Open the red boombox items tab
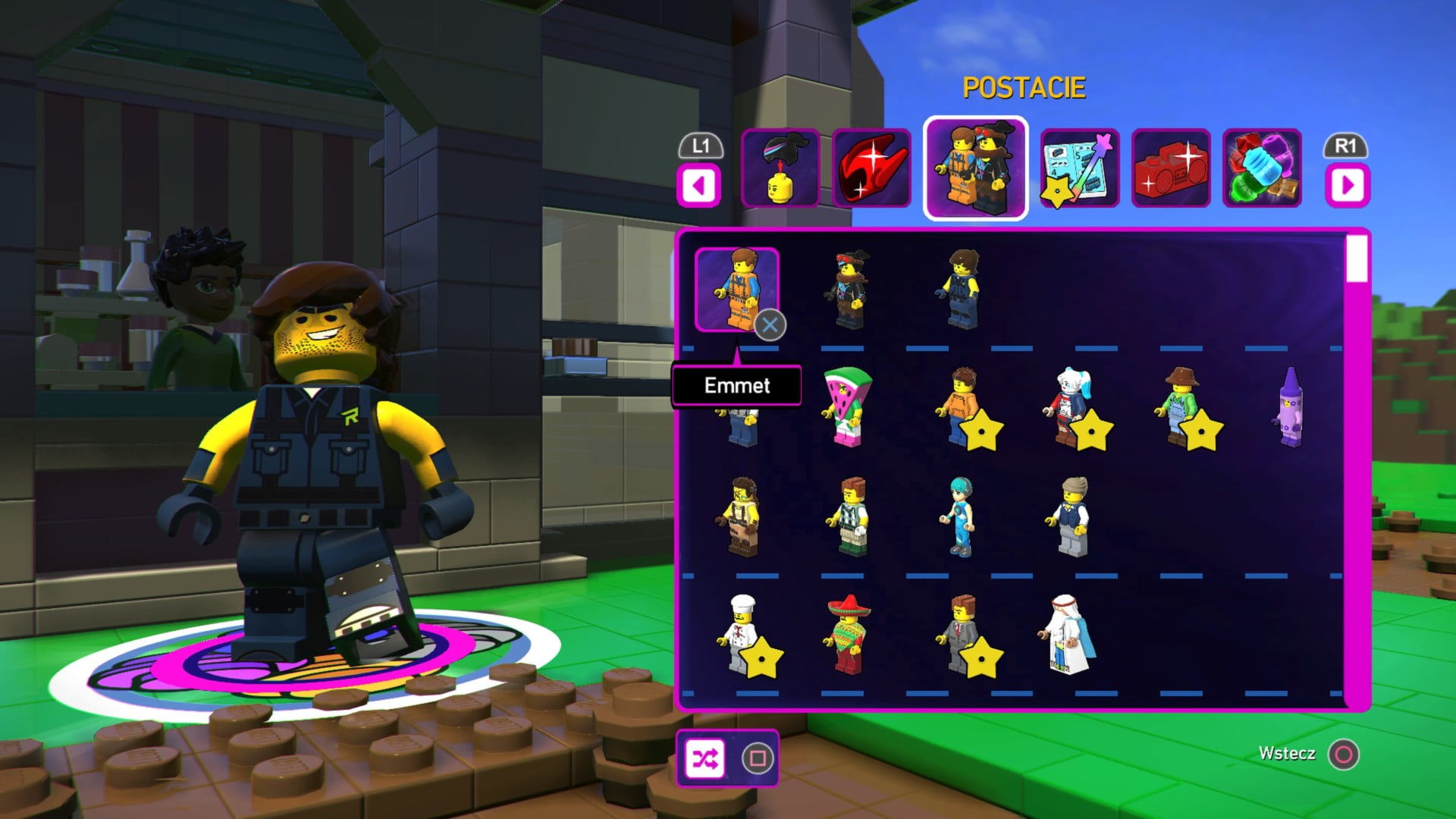 click(1171, 168)
